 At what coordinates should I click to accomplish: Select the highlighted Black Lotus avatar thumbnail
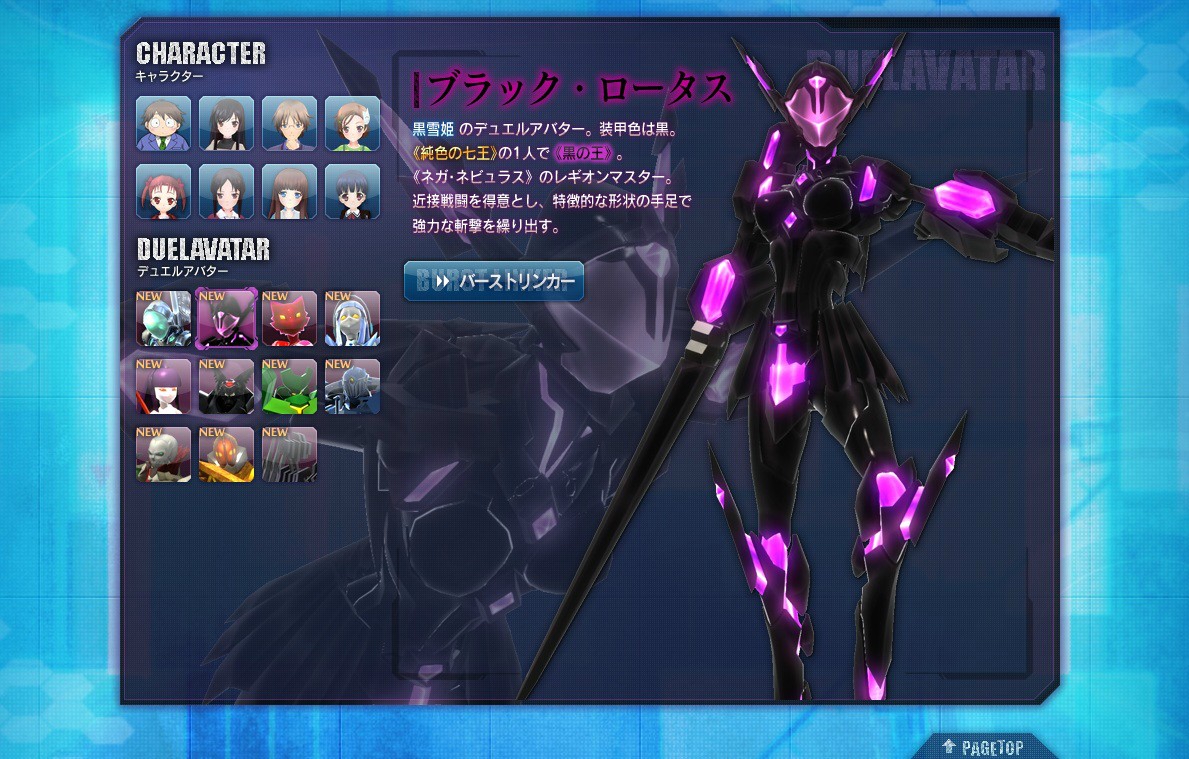coord(226,318)
